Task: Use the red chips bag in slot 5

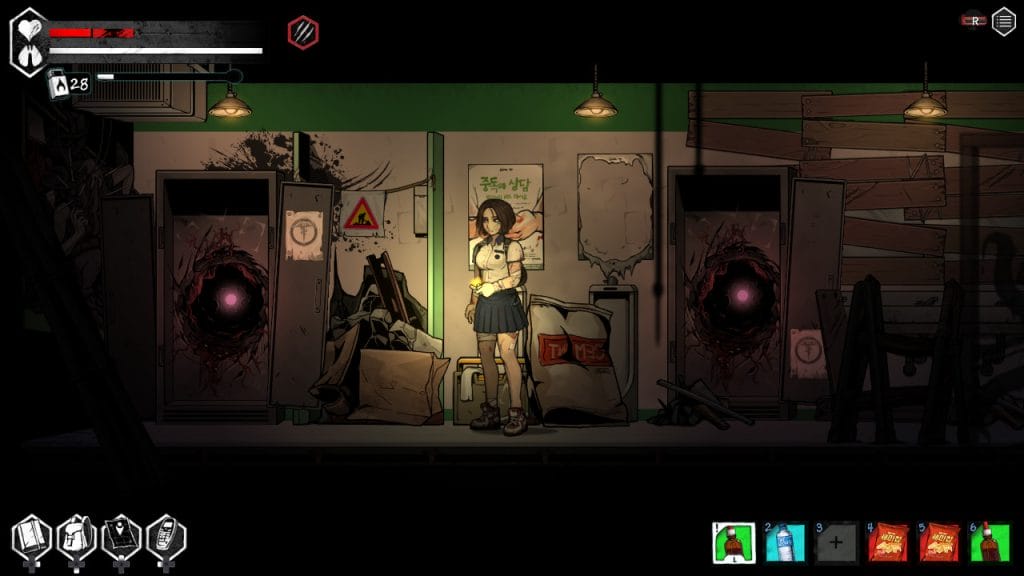Action: [x=938, y=542]
